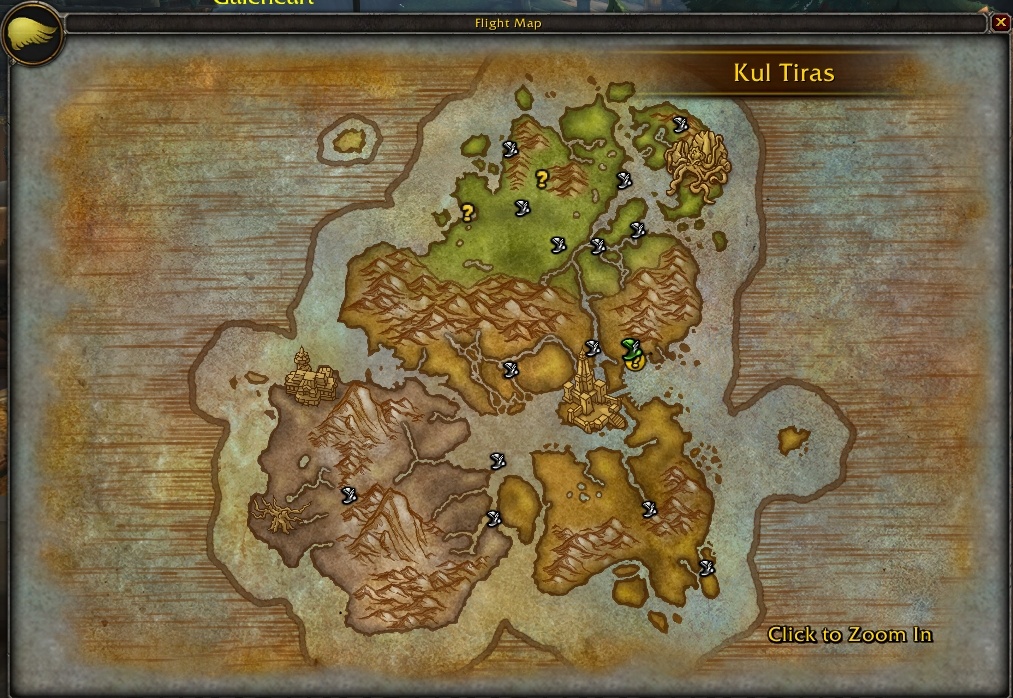
Task: Click the question mark on the green zone's west coast
Action: (x=467, y=211)
